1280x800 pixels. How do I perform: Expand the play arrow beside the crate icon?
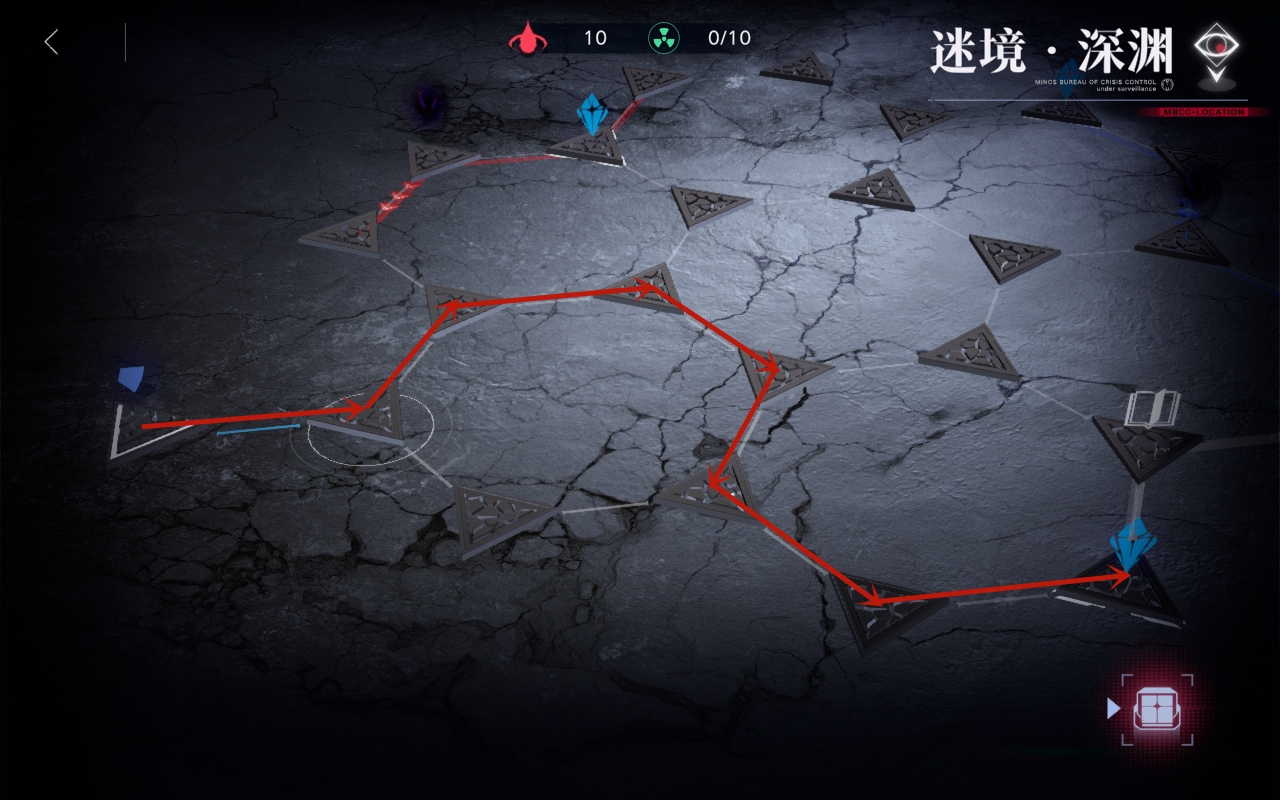[1113, 710]
